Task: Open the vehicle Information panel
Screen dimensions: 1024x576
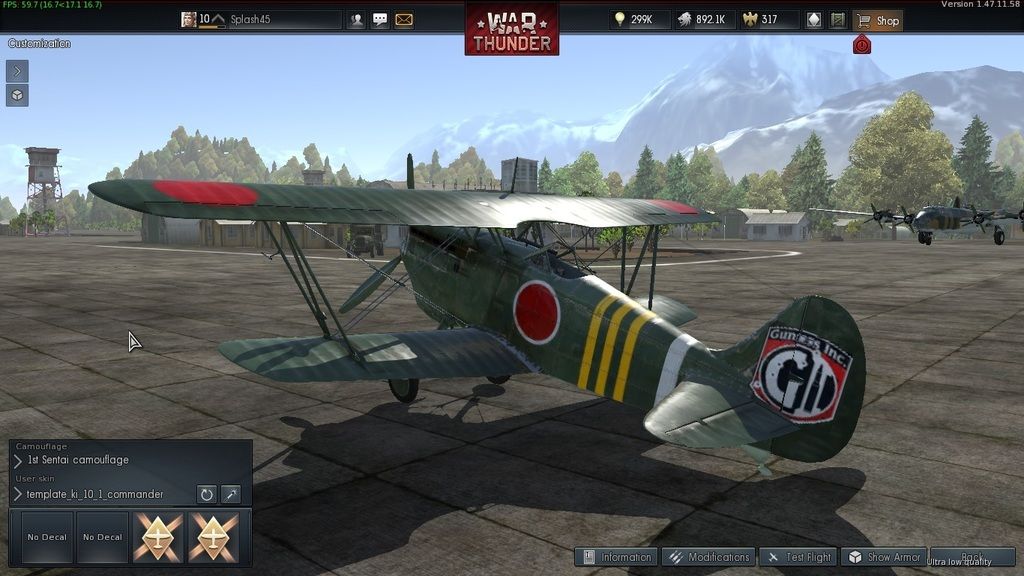Action: pyautogui.click(x=616, y=557)
